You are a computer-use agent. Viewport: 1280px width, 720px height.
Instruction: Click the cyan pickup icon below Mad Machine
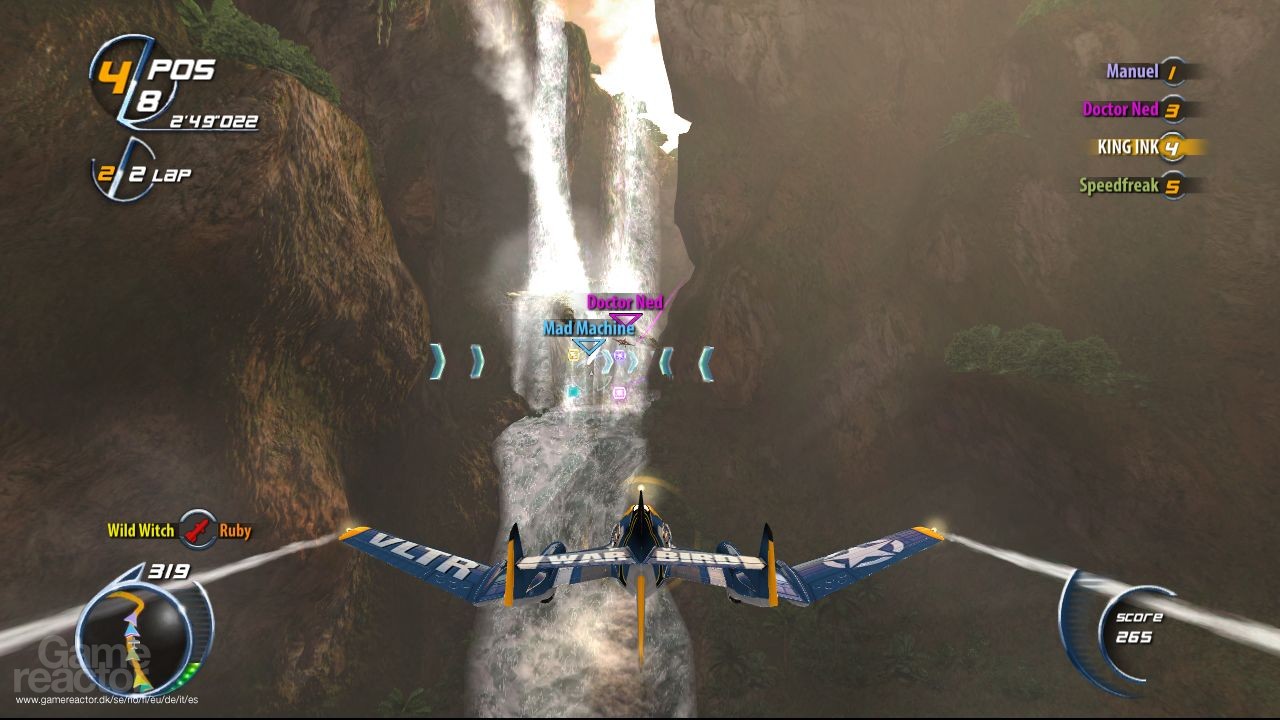coord(572,392)
